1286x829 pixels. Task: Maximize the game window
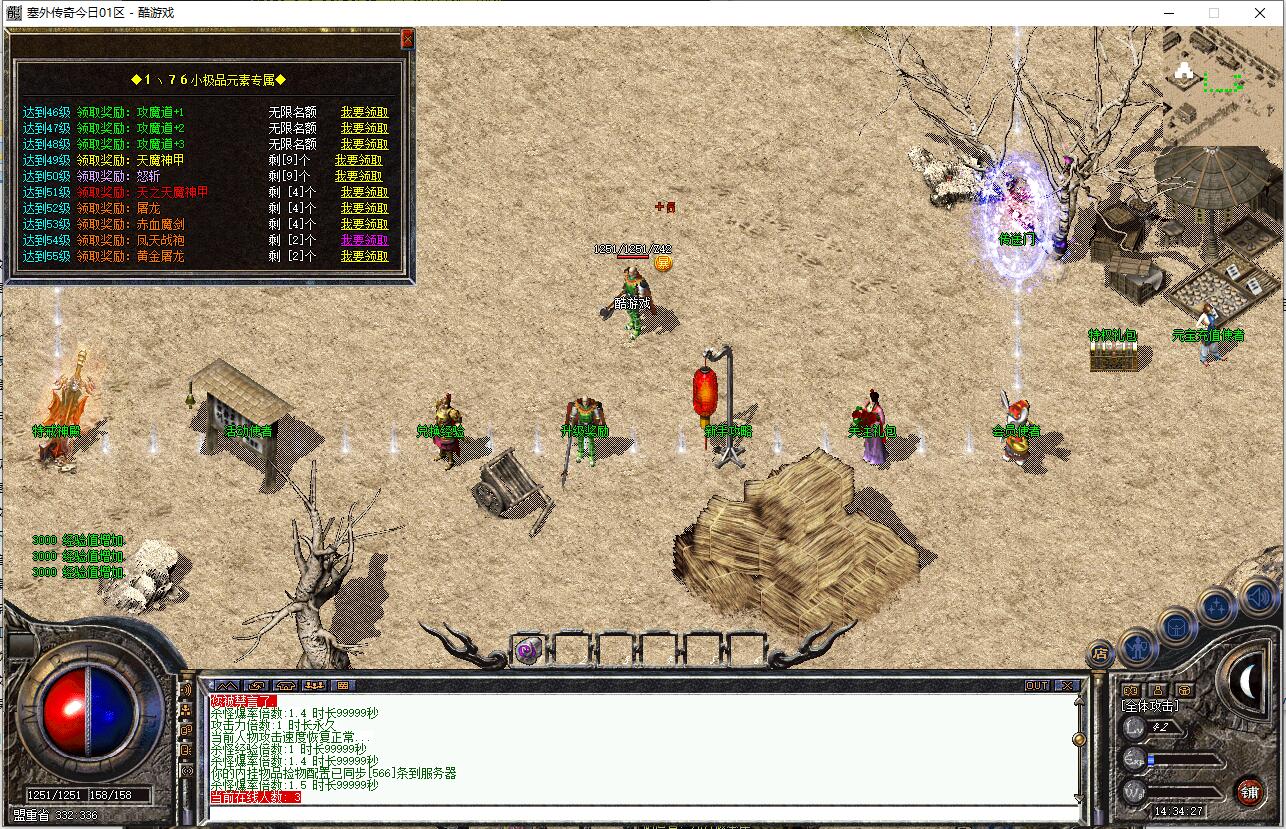[1214, 13]
